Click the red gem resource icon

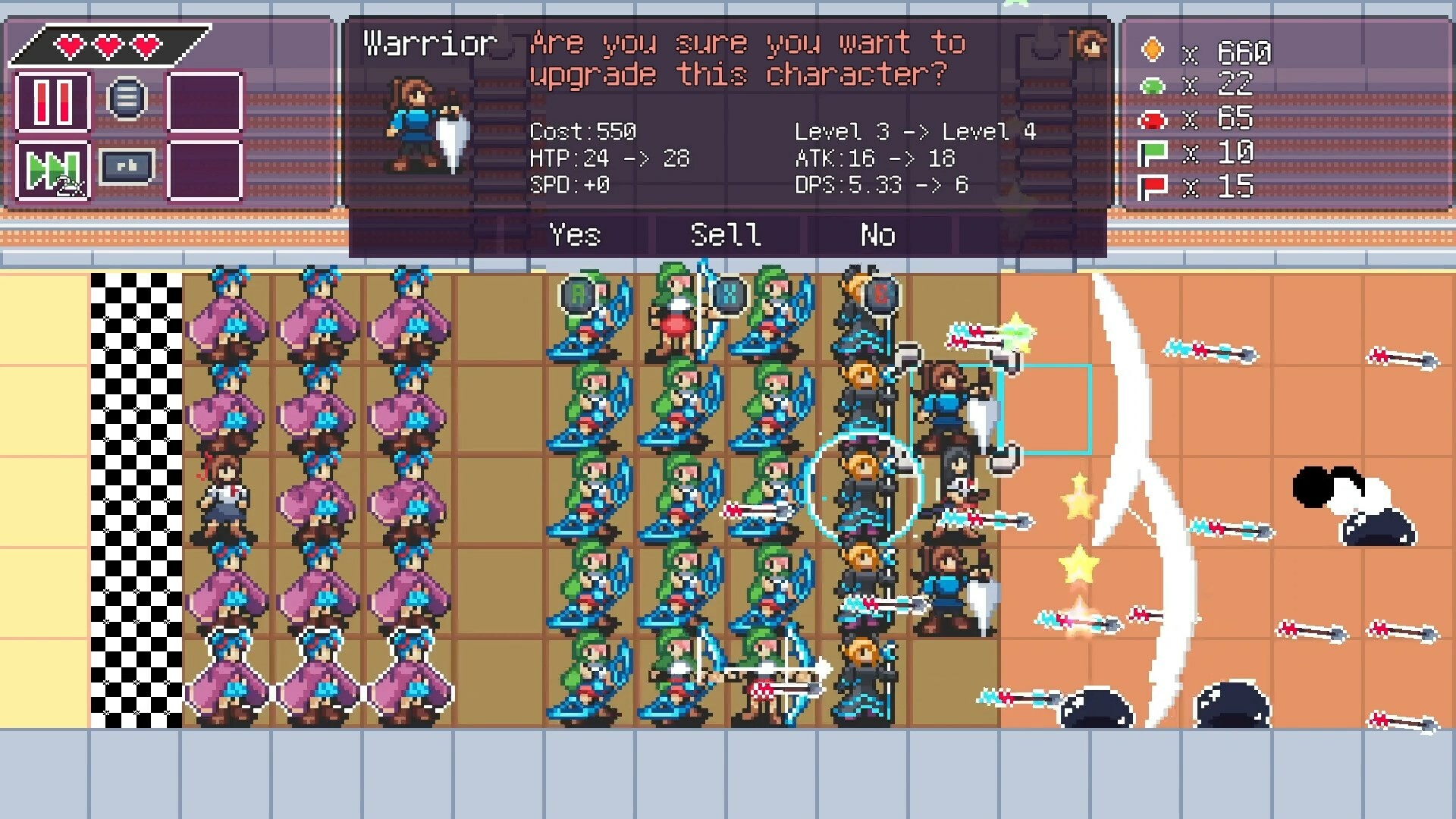point(1155,120)
